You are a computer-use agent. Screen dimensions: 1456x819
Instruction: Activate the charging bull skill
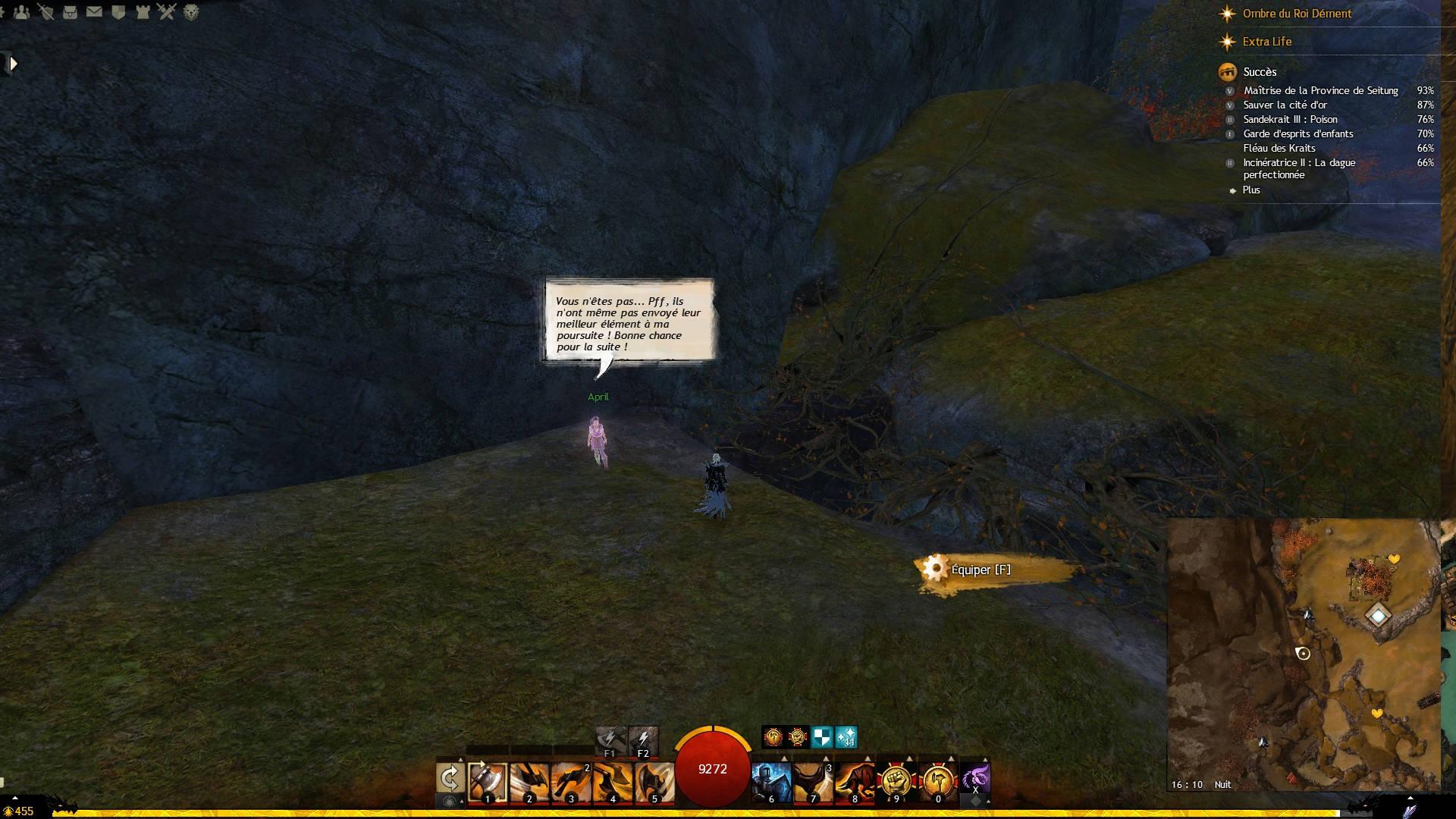tap(854, 781)
